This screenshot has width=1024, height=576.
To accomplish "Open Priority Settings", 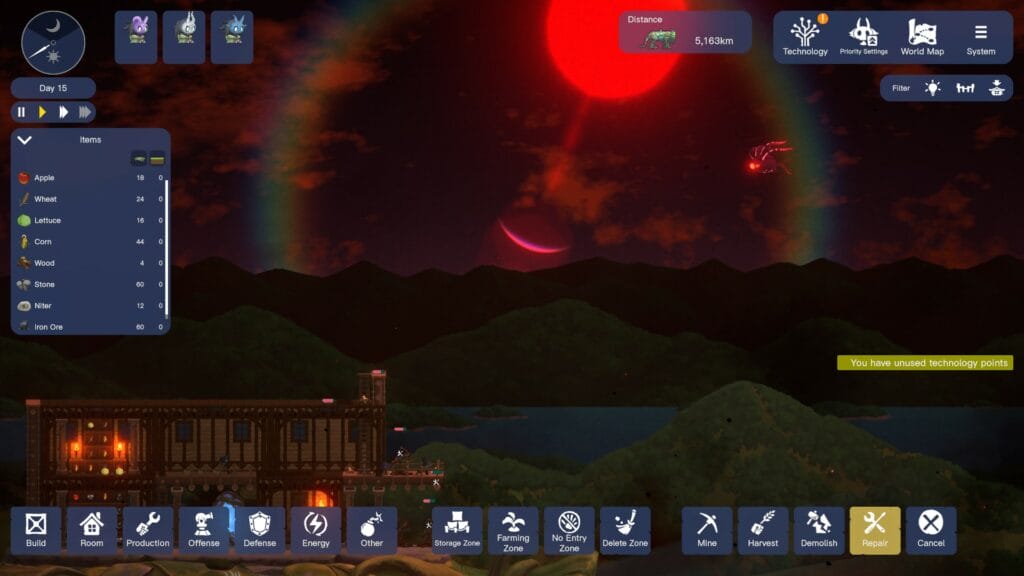I will point(863,37).
